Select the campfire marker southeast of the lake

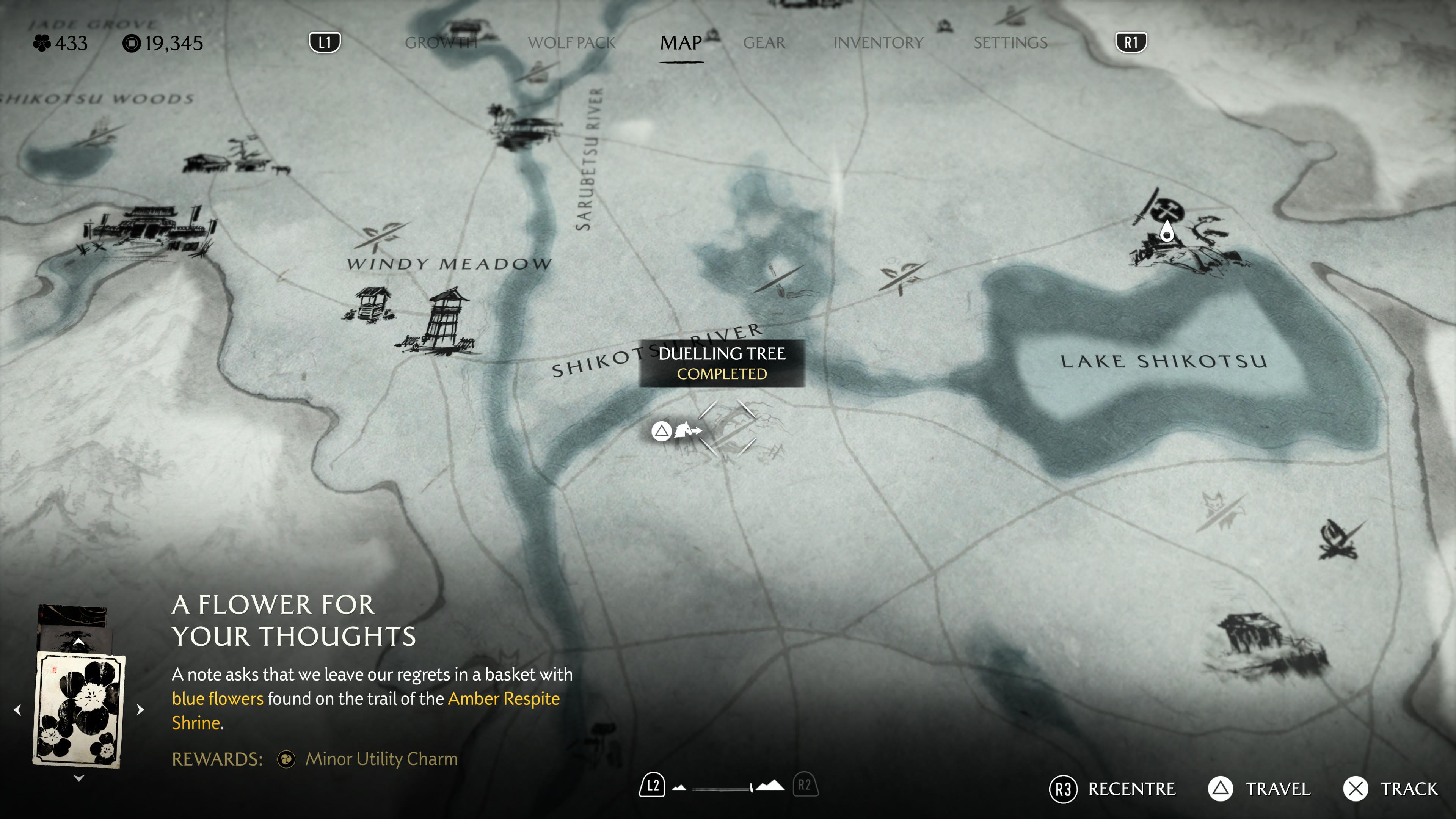pos(1338,540)
